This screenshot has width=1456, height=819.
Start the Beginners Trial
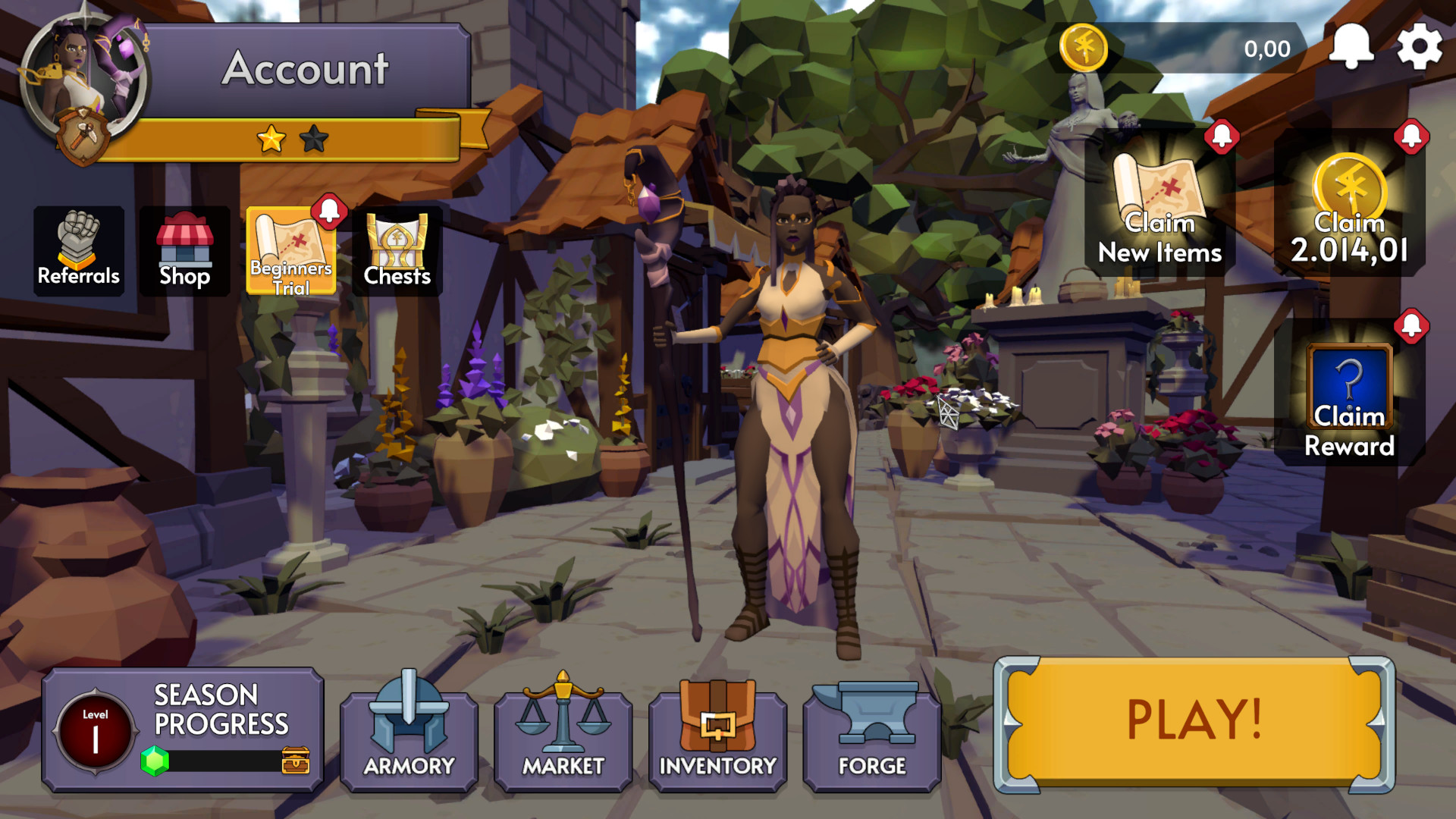pyautogui.click(x=292, y=250)
